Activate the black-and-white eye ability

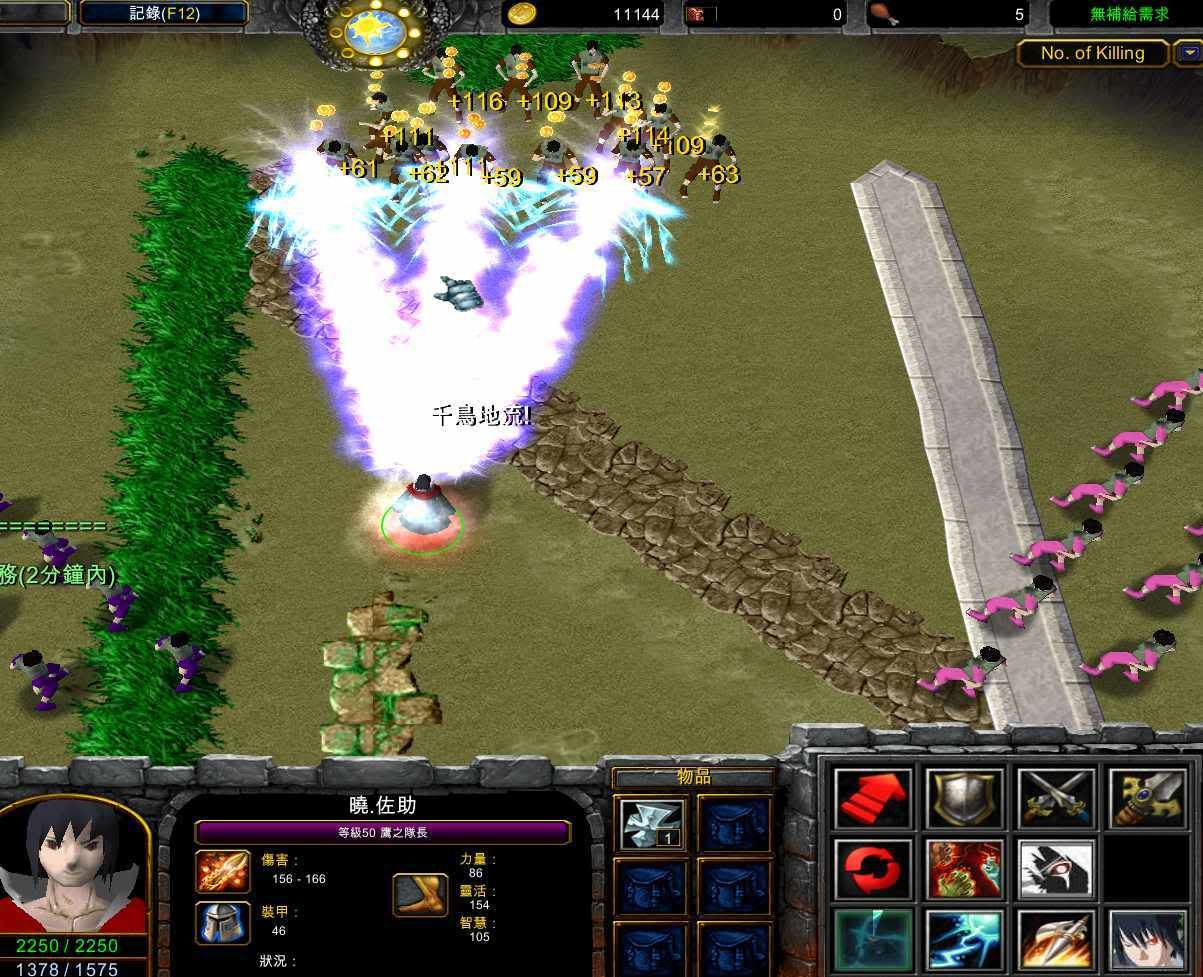click(x=1056, y=869)
